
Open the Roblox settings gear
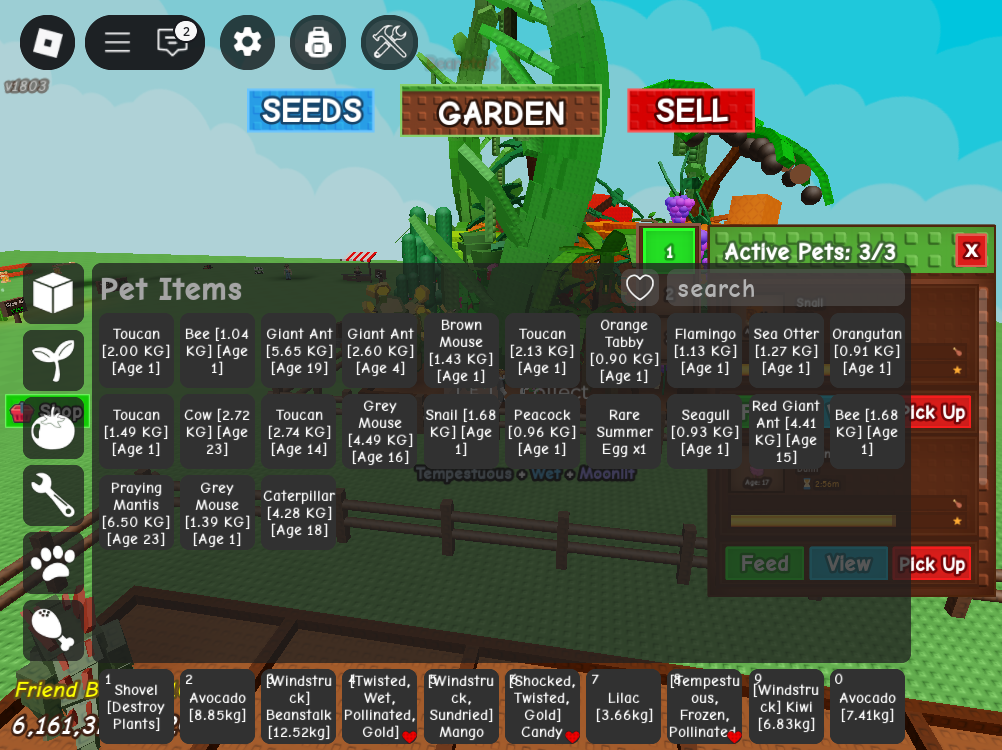[x=247, y=42]
